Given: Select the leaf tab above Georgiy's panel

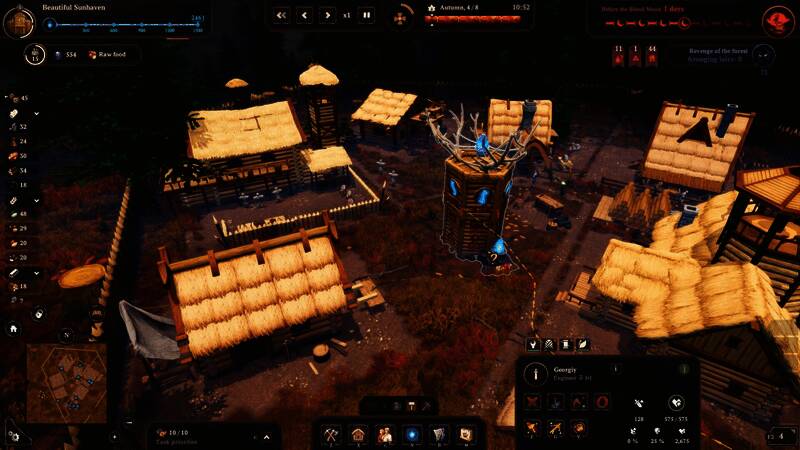Looking at the screenshot, I should [x=583, y=344].
